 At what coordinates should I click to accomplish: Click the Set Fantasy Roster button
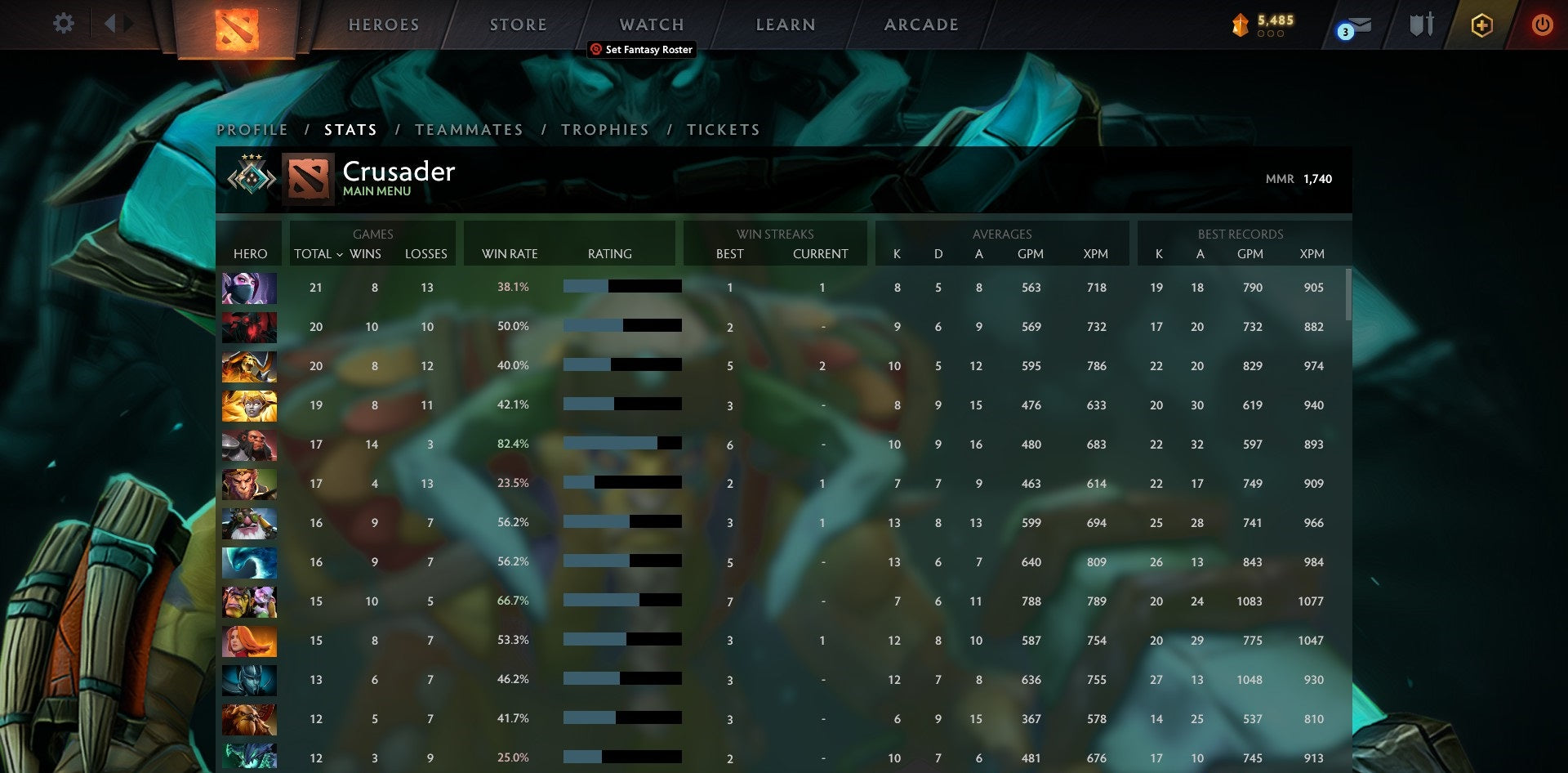tap(642, 49)
